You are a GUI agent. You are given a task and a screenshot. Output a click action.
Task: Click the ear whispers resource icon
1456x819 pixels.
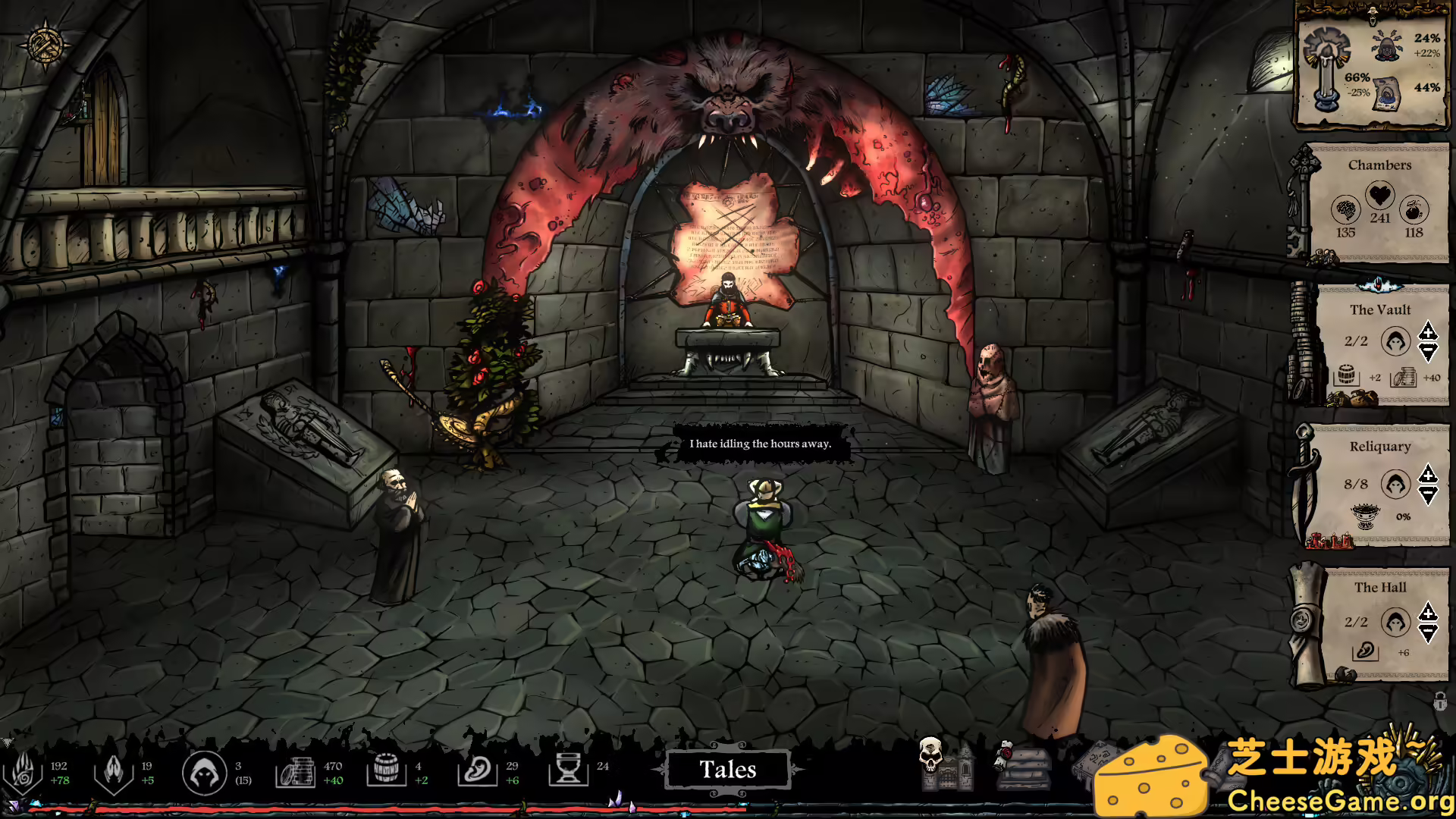click(477, 772)
